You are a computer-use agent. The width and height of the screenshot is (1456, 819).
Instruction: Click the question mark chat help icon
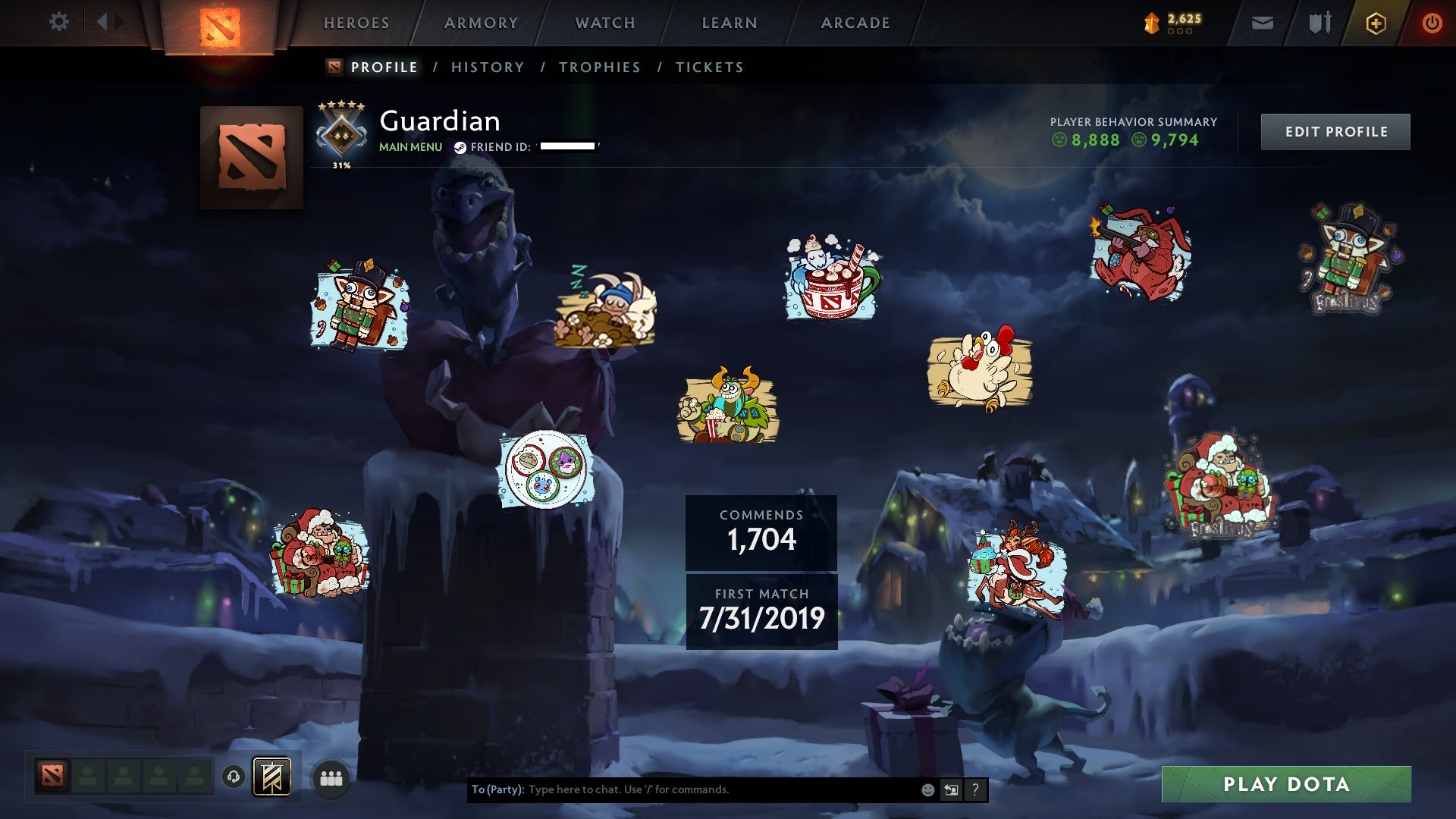click(x=975, y=790)
